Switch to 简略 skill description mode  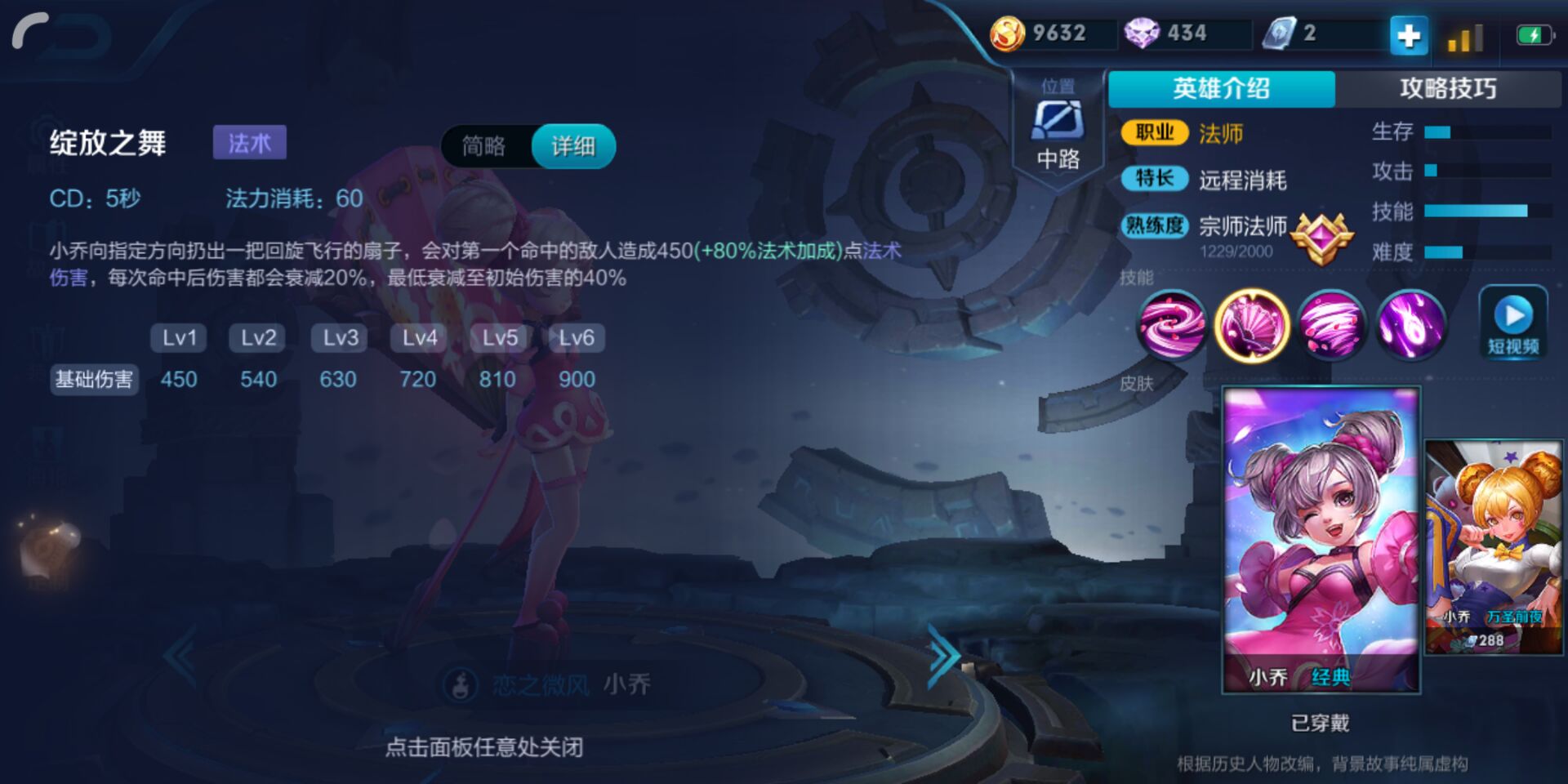(x=486, y=147)
